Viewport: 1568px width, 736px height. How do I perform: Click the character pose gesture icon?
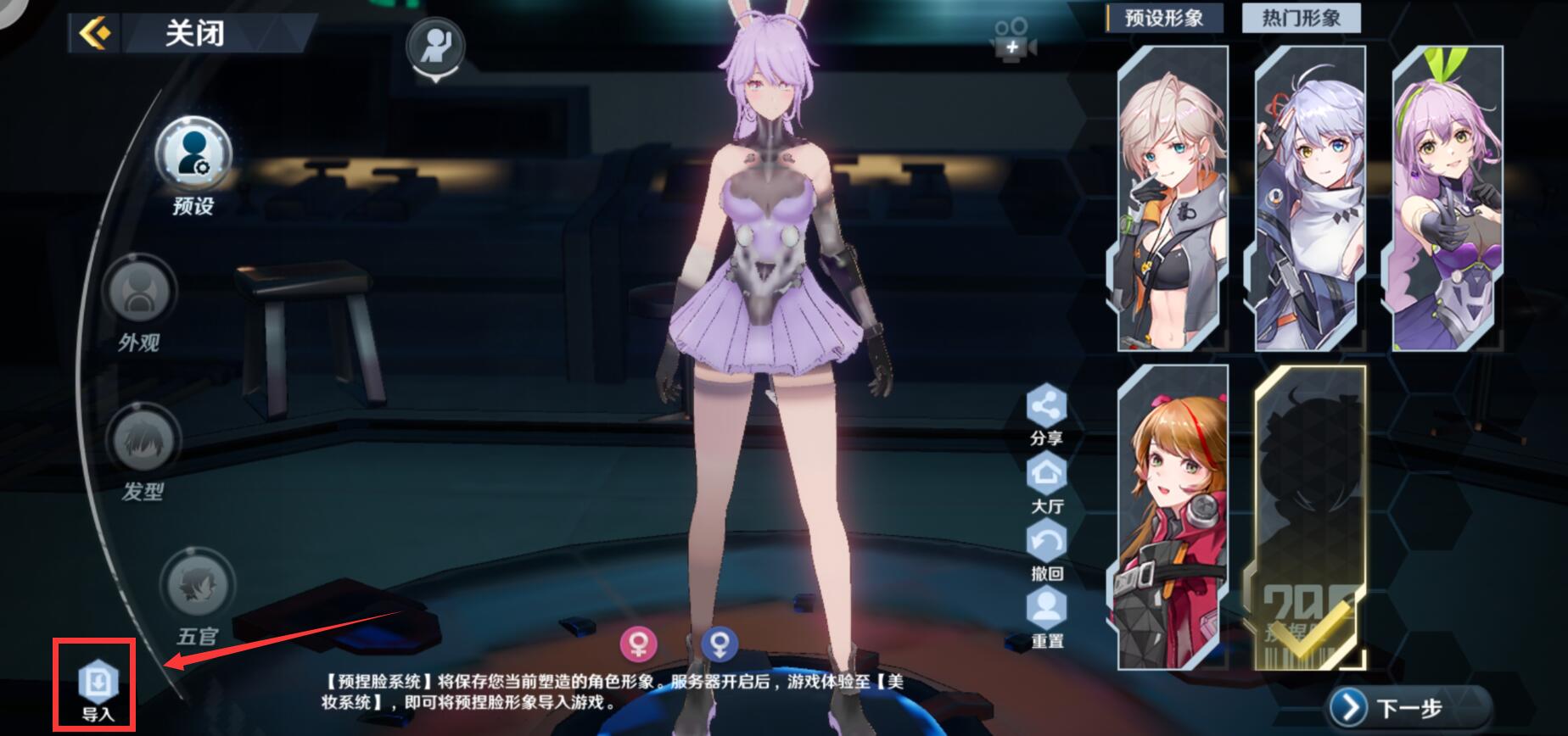pos(435,45)
